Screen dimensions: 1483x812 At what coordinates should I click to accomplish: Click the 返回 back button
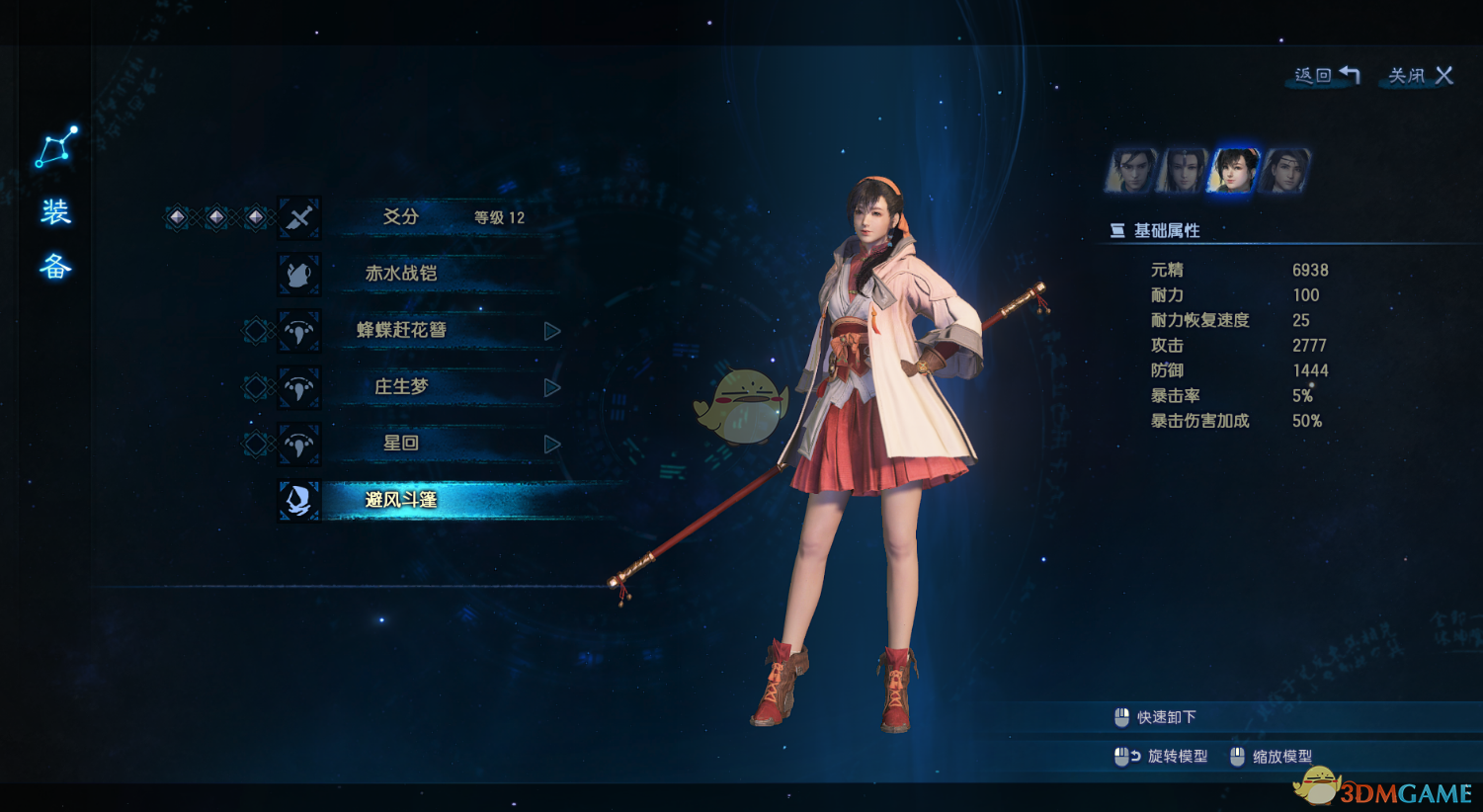pyautogui.click(x=1327, y=76)
